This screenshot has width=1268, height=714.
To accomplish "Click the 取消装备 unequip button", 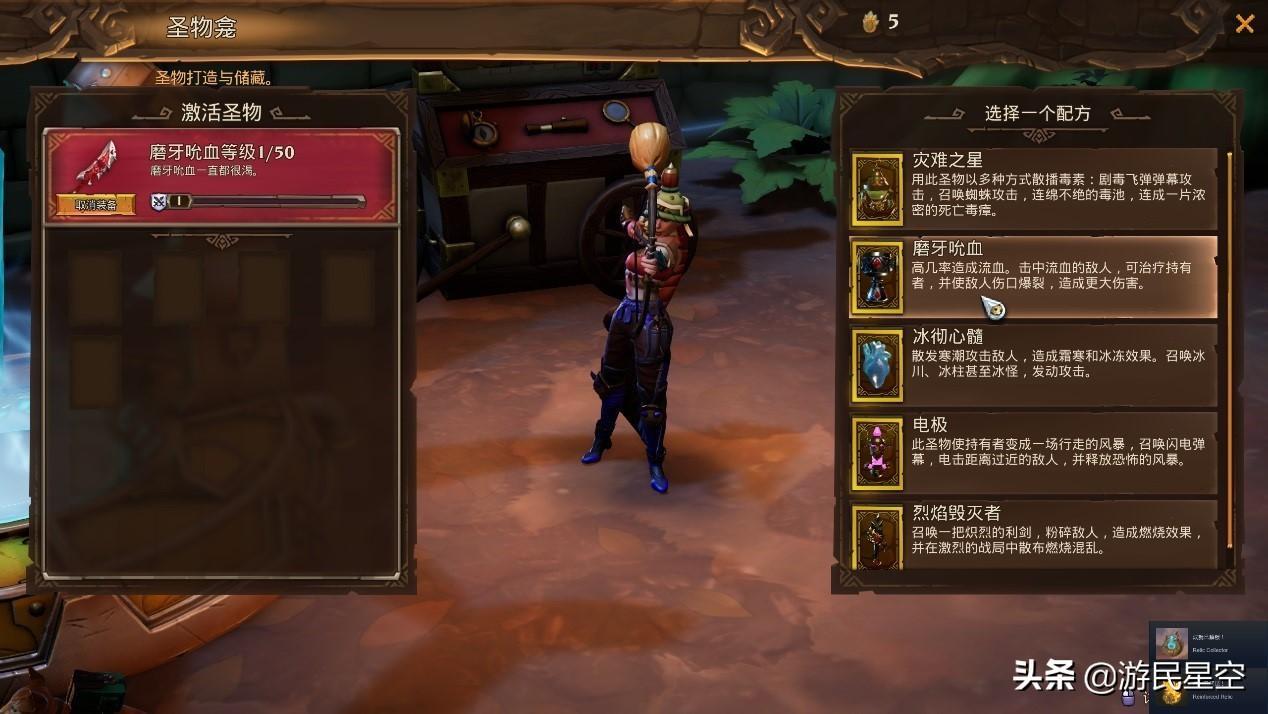I will [x=95, y=204].
